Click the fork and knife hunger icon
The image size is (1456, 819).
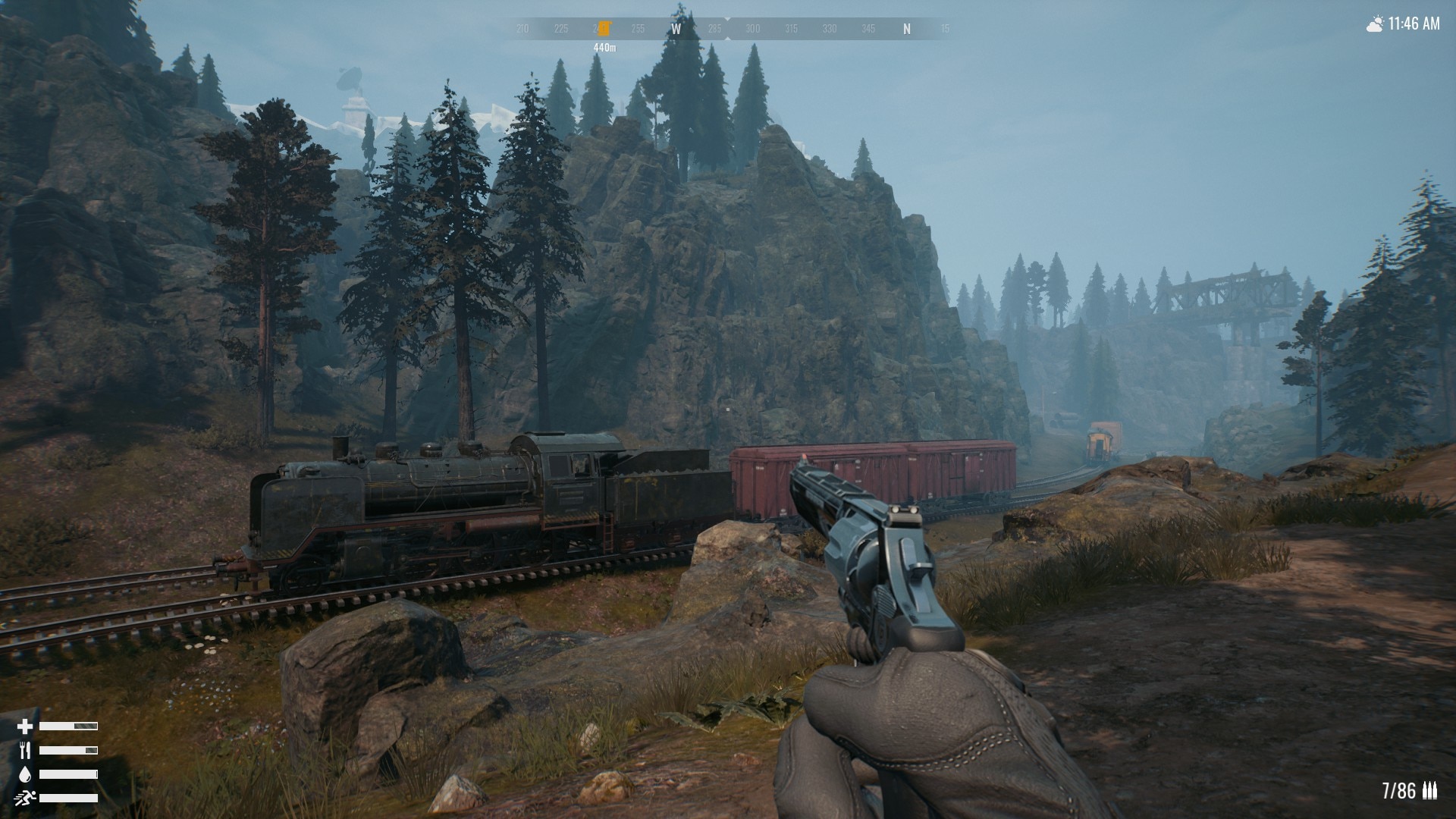(25, 751)
